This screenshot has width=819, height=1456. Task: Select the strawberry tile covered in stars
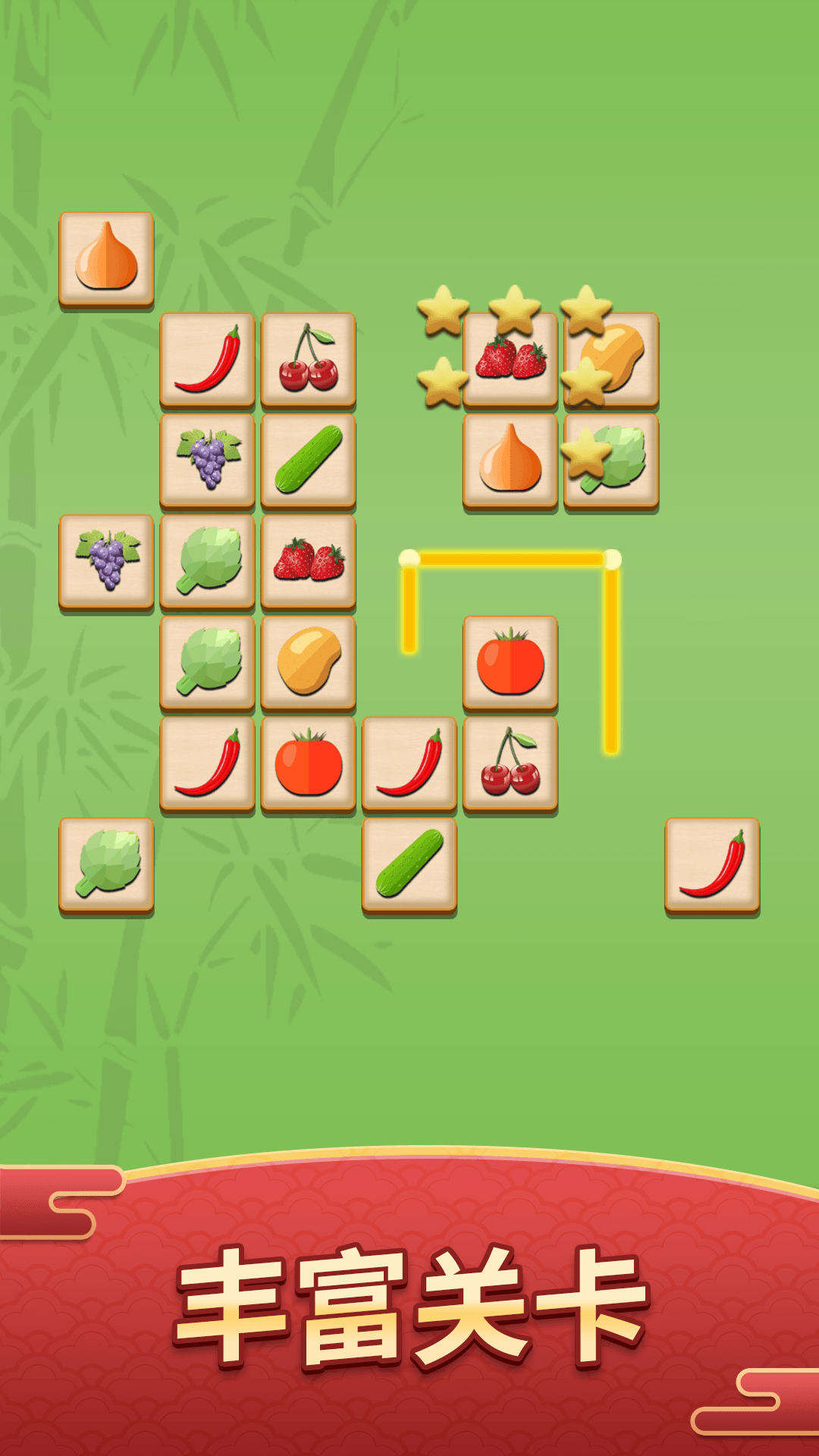510,359
